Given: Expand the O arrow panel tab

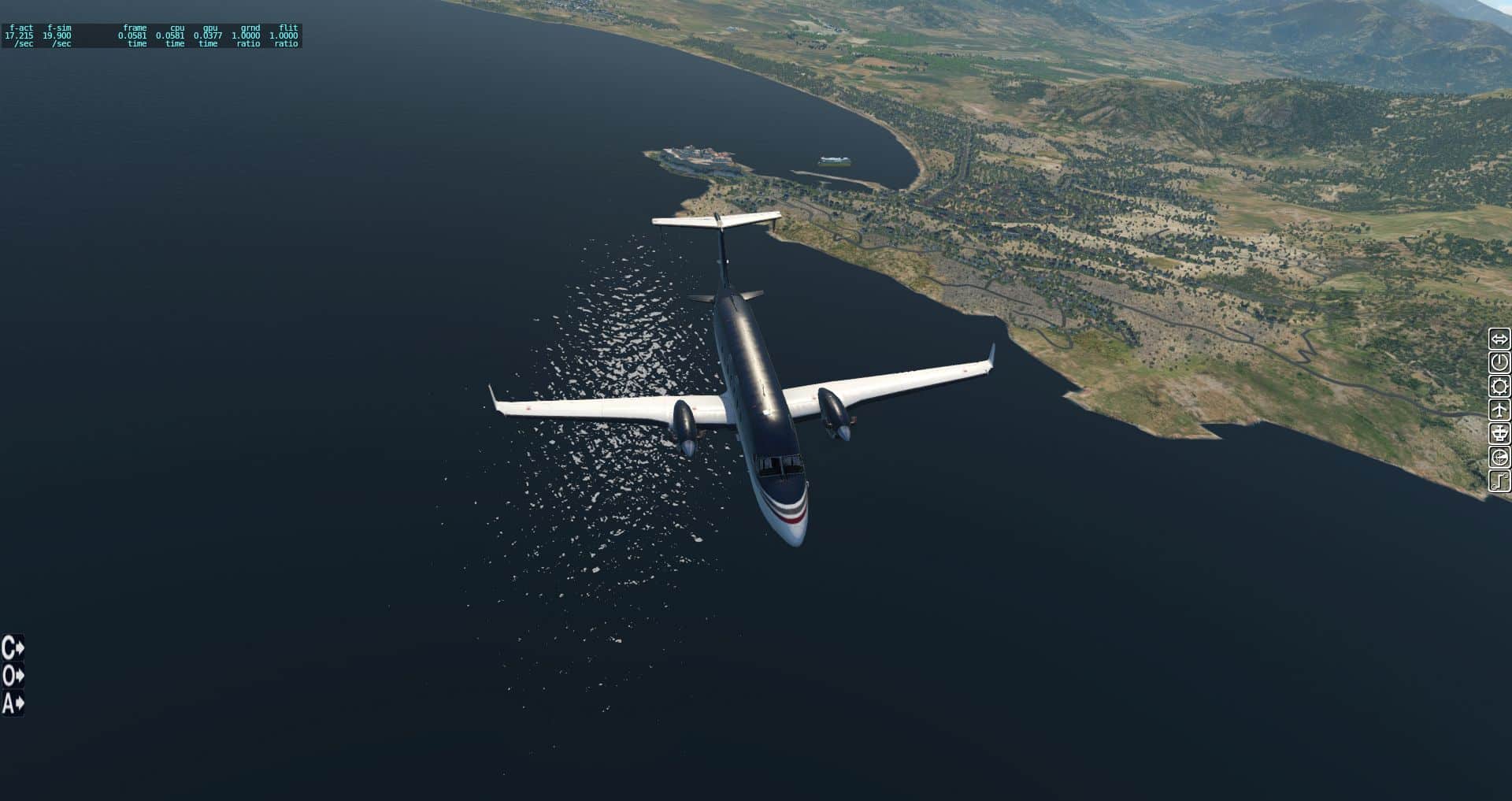Looking at the screenshot, I should 13,676.
